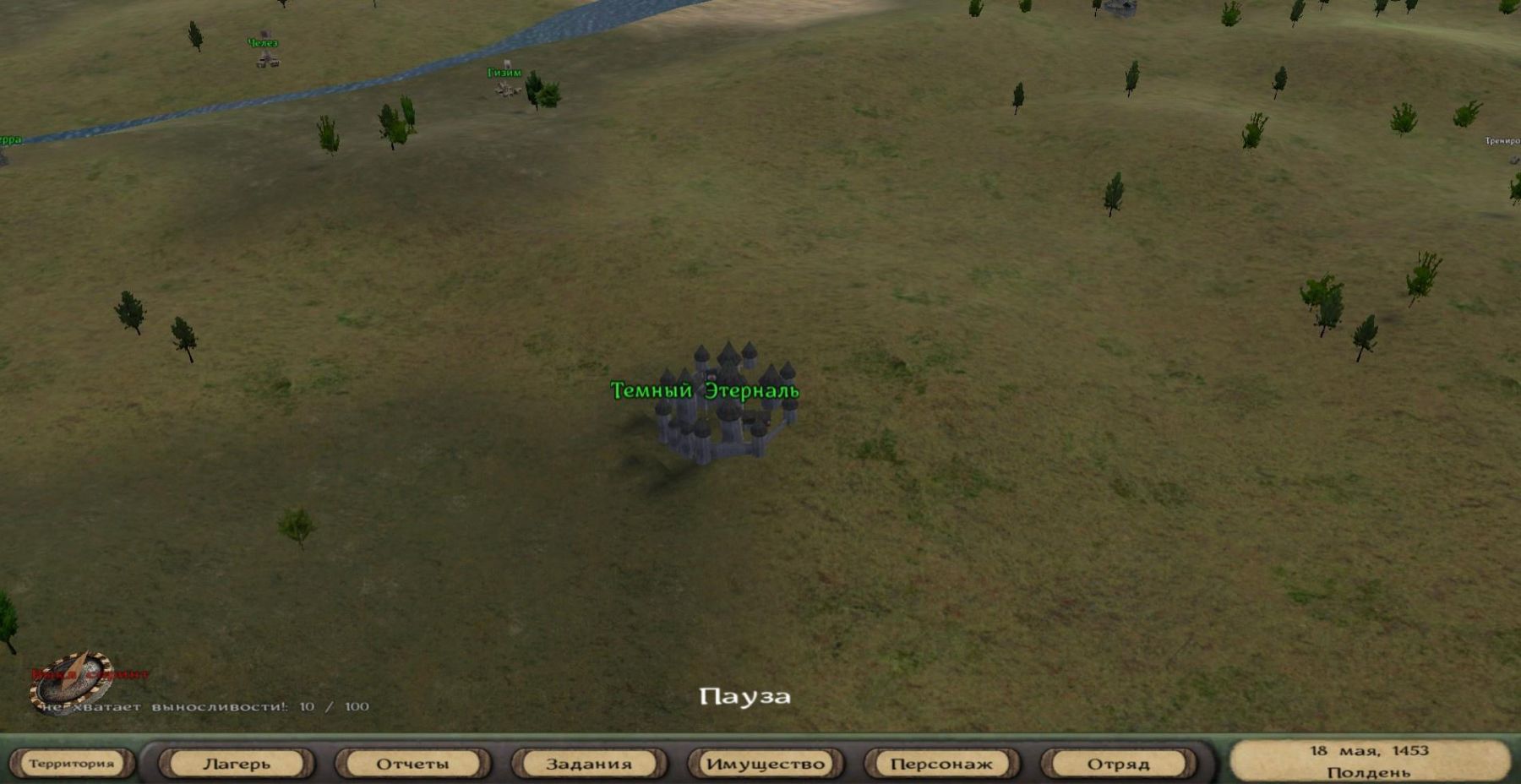Select the Челез village map label
The width and height of the screenshot is (1521, 784).
pos(263,43)
